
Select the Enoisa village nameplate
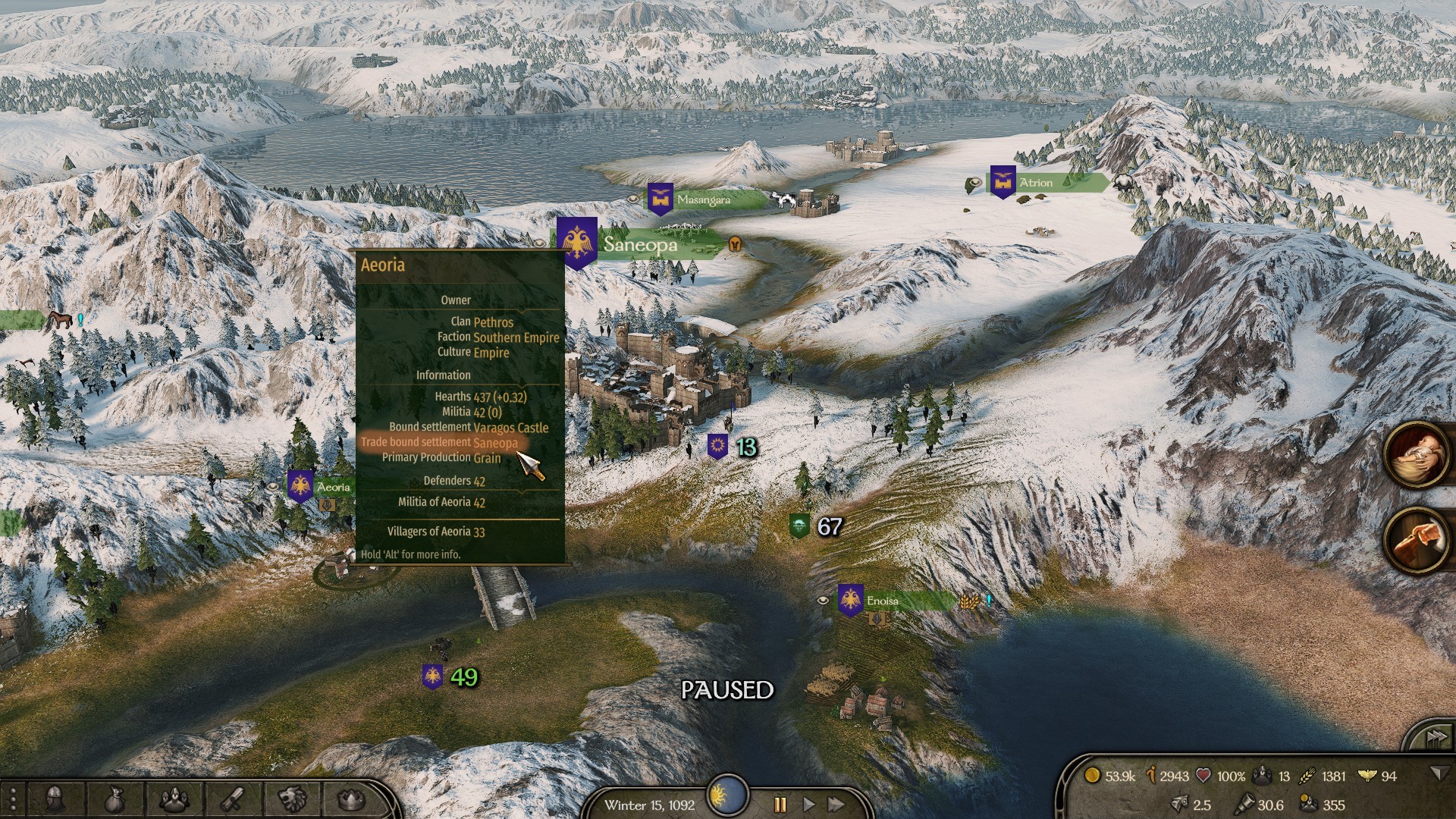pos(883,601)
